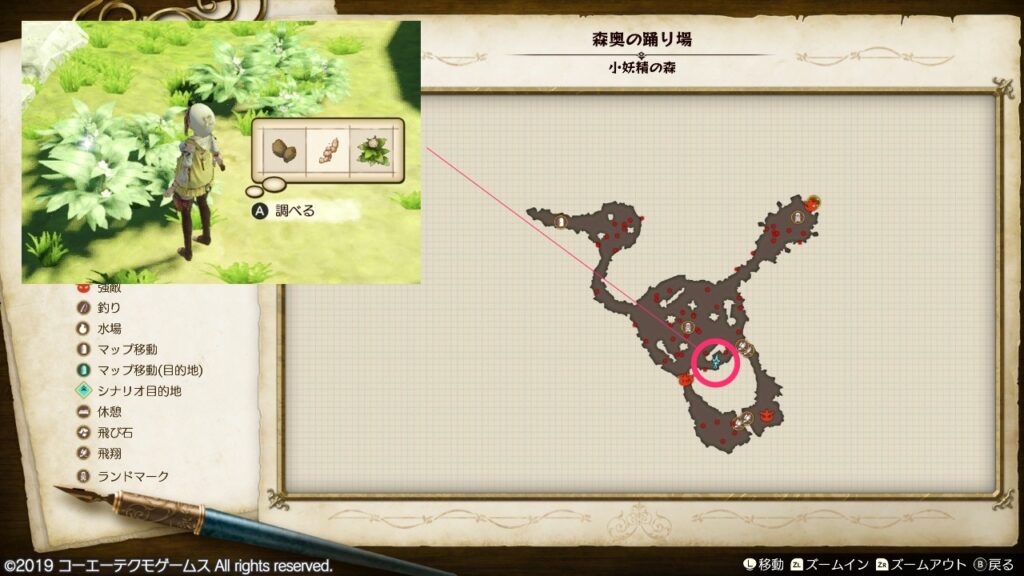Select the map-exit marker in the northeast branch

click(797, 217)
